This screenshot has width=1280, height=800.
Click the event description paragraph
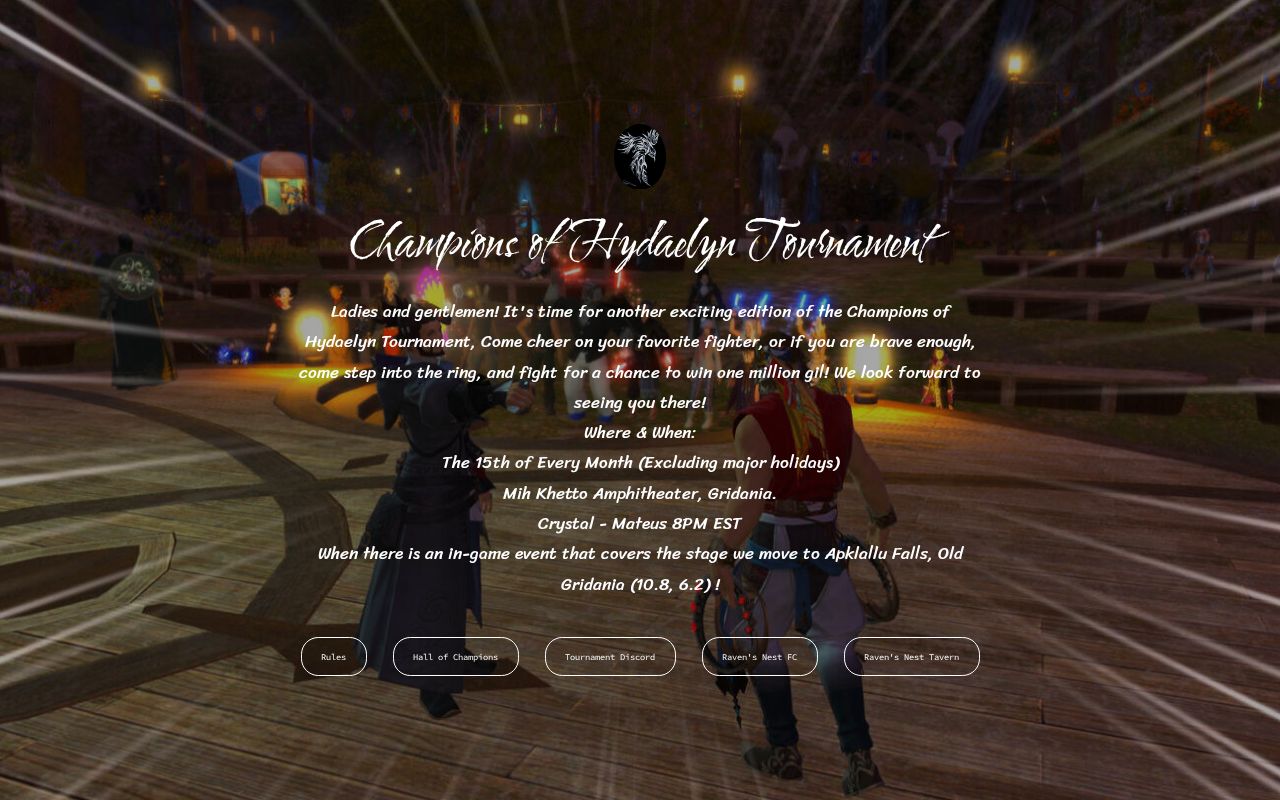click(640, 357)
